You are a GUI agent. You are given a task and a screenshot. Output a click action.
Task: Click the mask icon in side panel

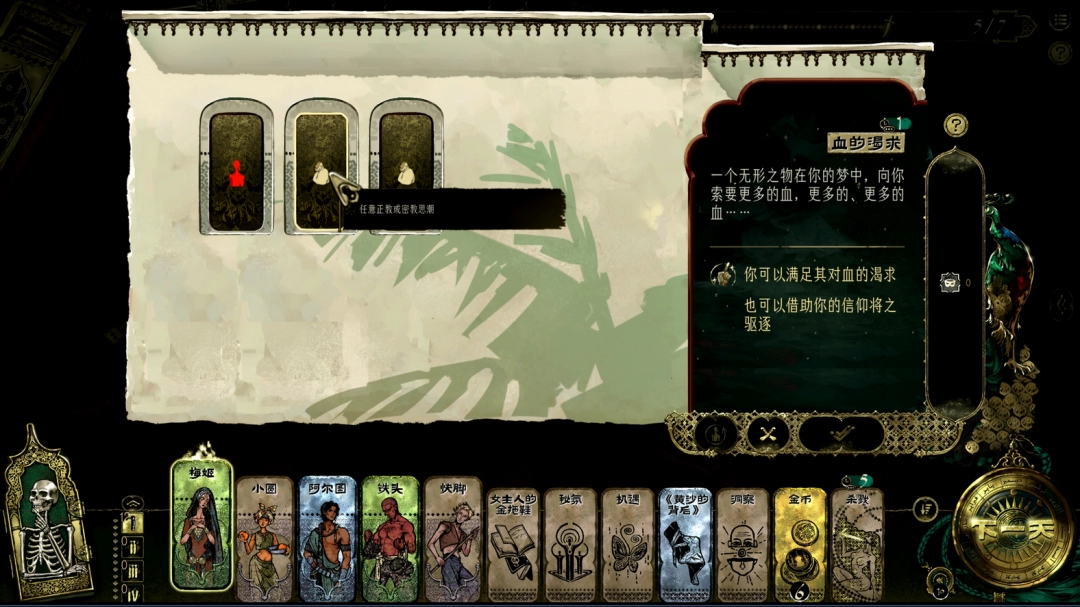[948, 283]
